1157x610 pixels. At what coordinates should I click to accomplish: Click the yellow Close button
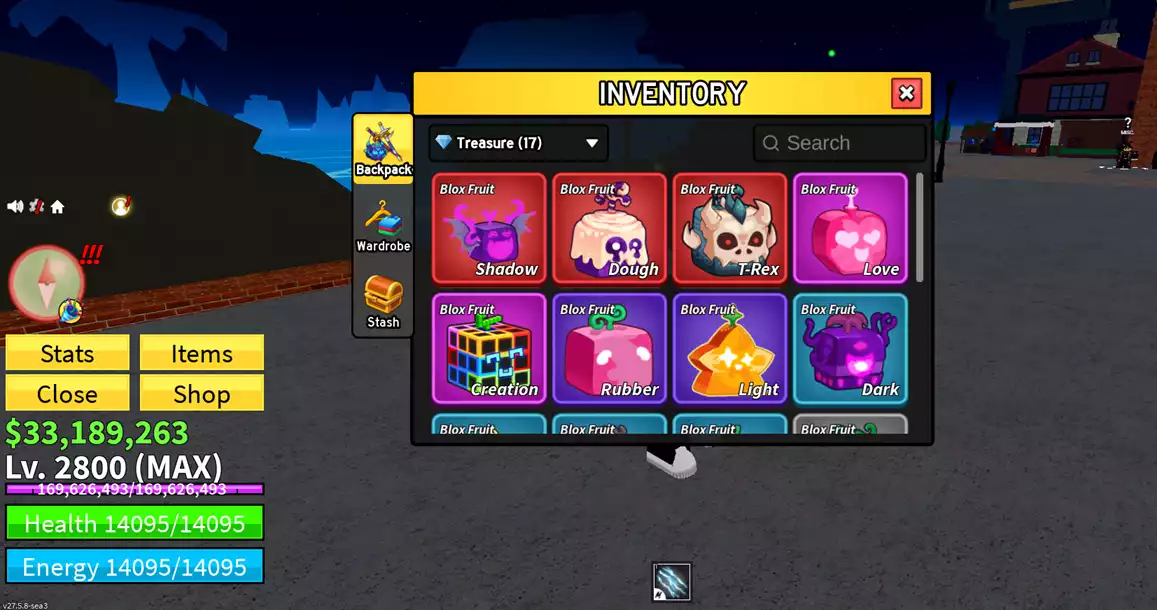67,393
